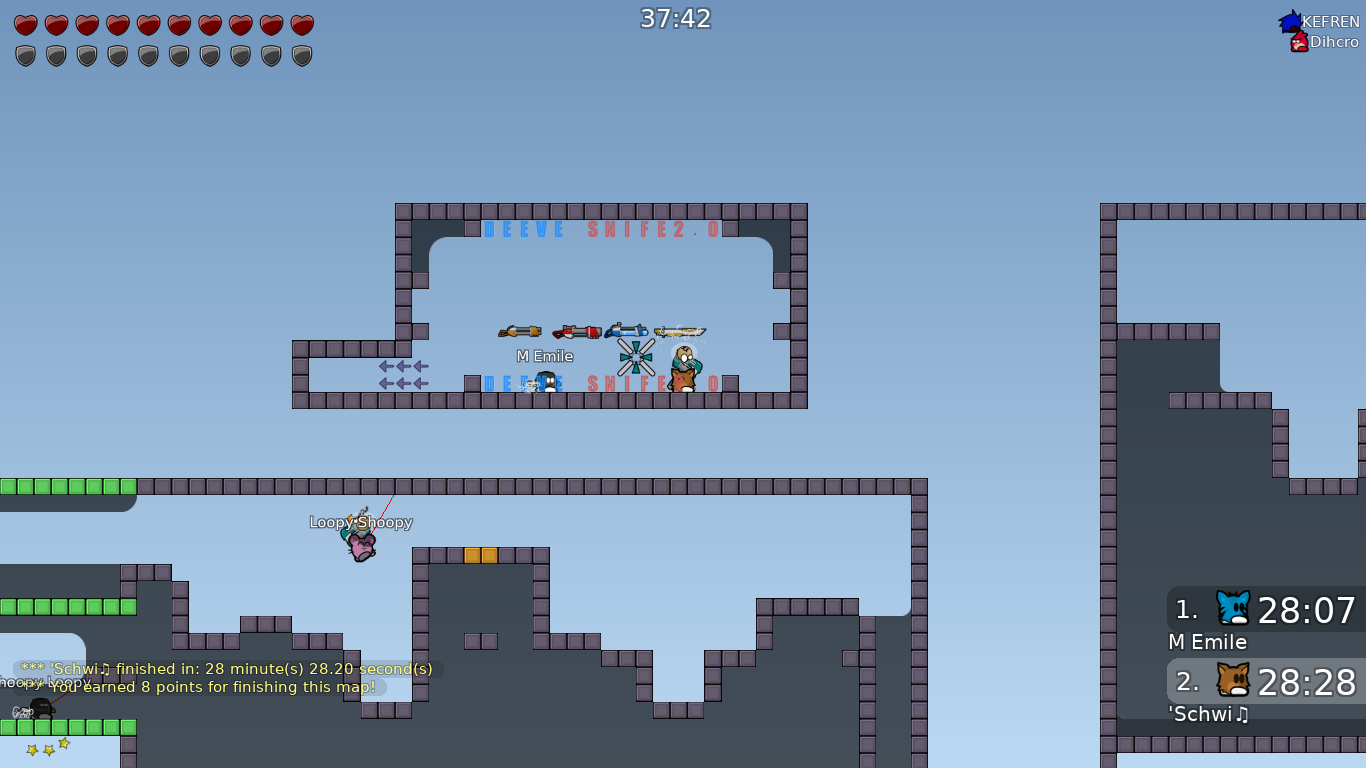The height and width of the screenshot is (768, 1366).
Task: Expand the triple left-arrow marker
Action: click(401, 368)
